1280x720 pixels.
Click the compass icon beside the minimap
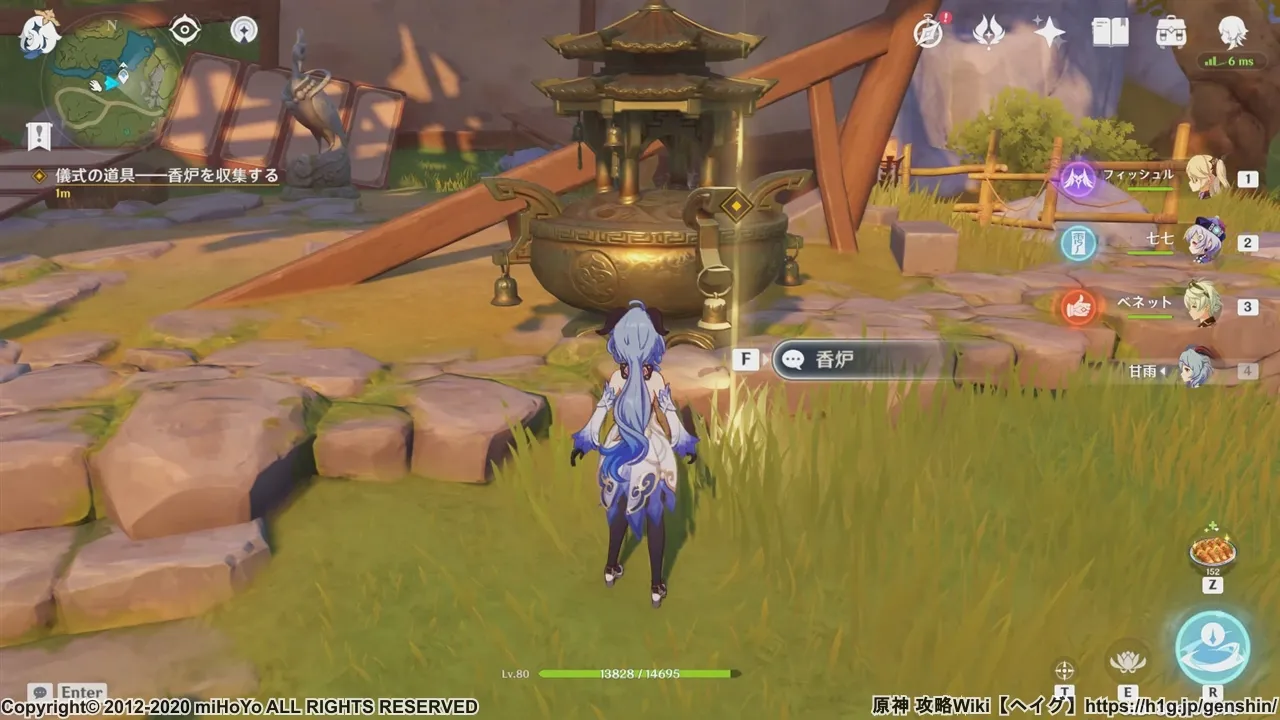[242, 31]
